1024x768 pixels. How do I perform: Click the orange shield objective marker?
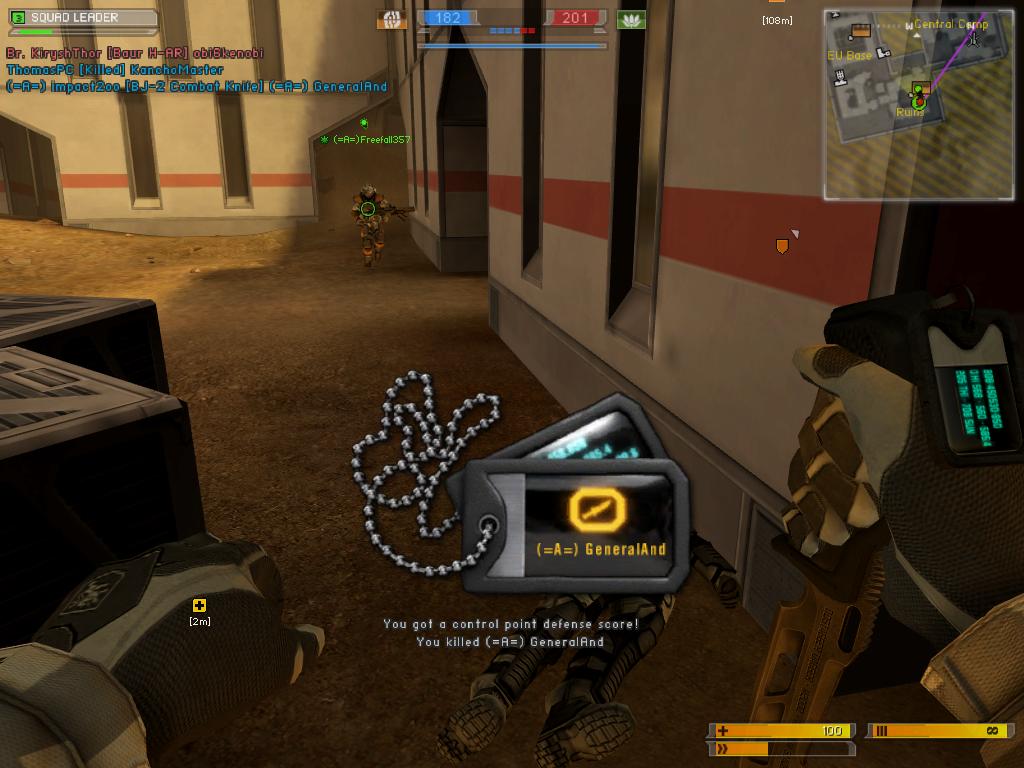[782, 245]
